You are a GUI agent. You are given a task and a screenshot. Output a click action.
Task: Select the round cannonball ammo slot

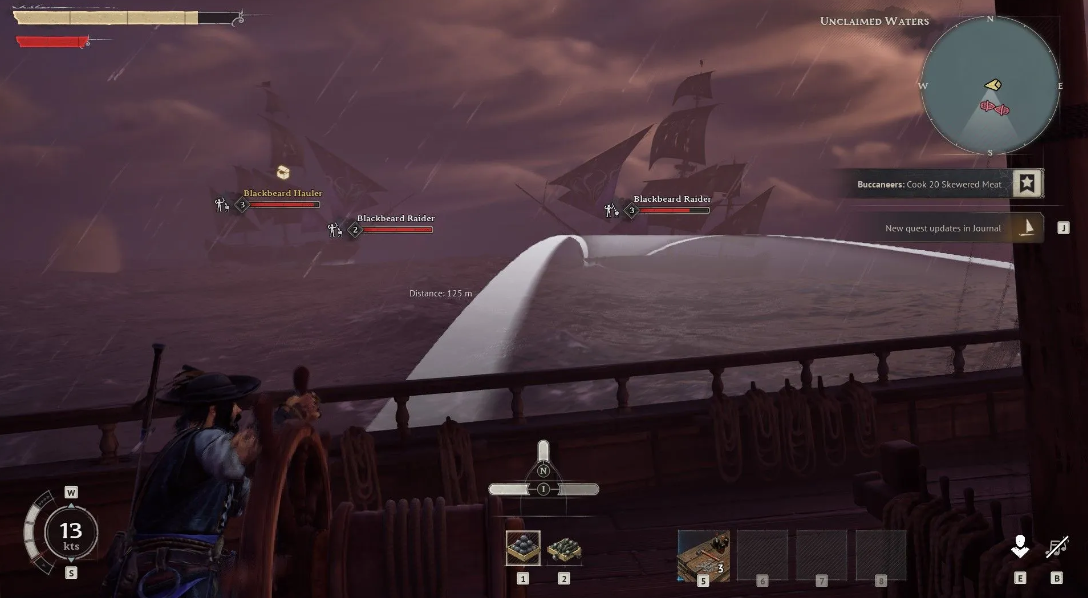(x=523, y=548)
